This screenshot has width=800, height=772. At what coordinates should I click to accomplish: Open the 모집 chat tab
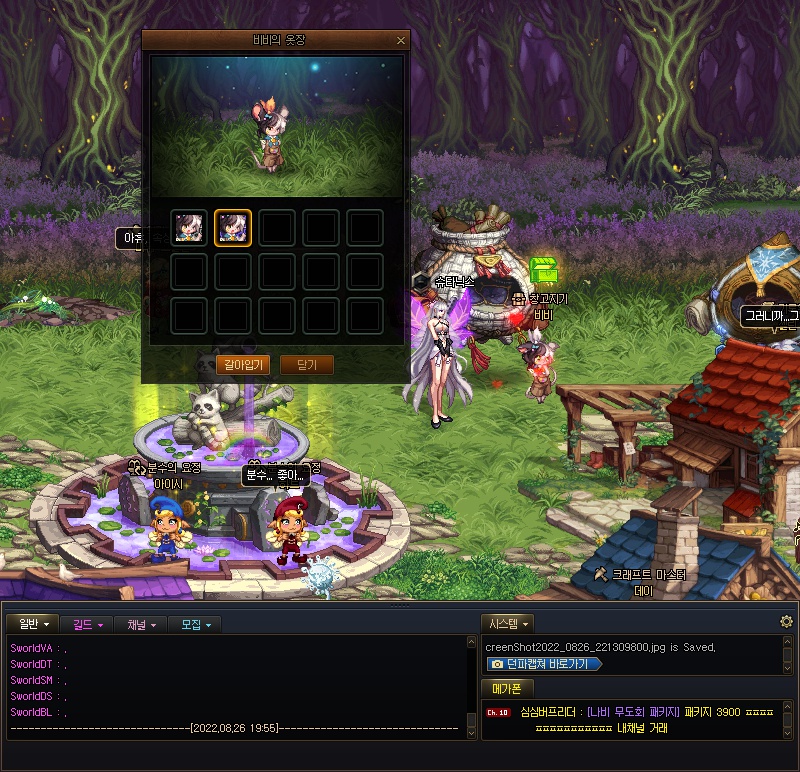coord(194,625)
